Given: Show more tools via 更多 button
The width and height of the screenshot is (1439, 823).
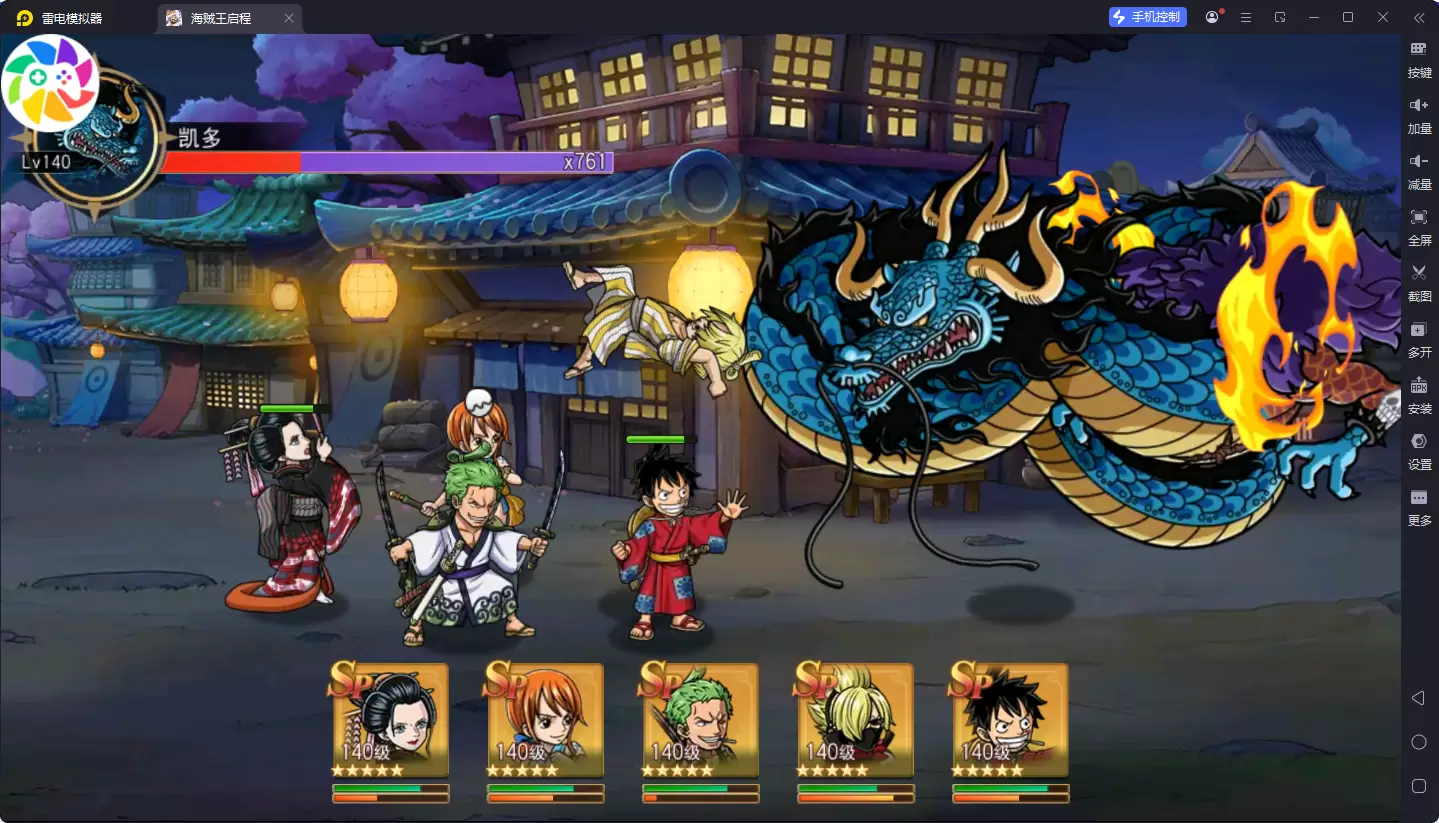Looking at the screenshot, I should tap(1419, 506).
